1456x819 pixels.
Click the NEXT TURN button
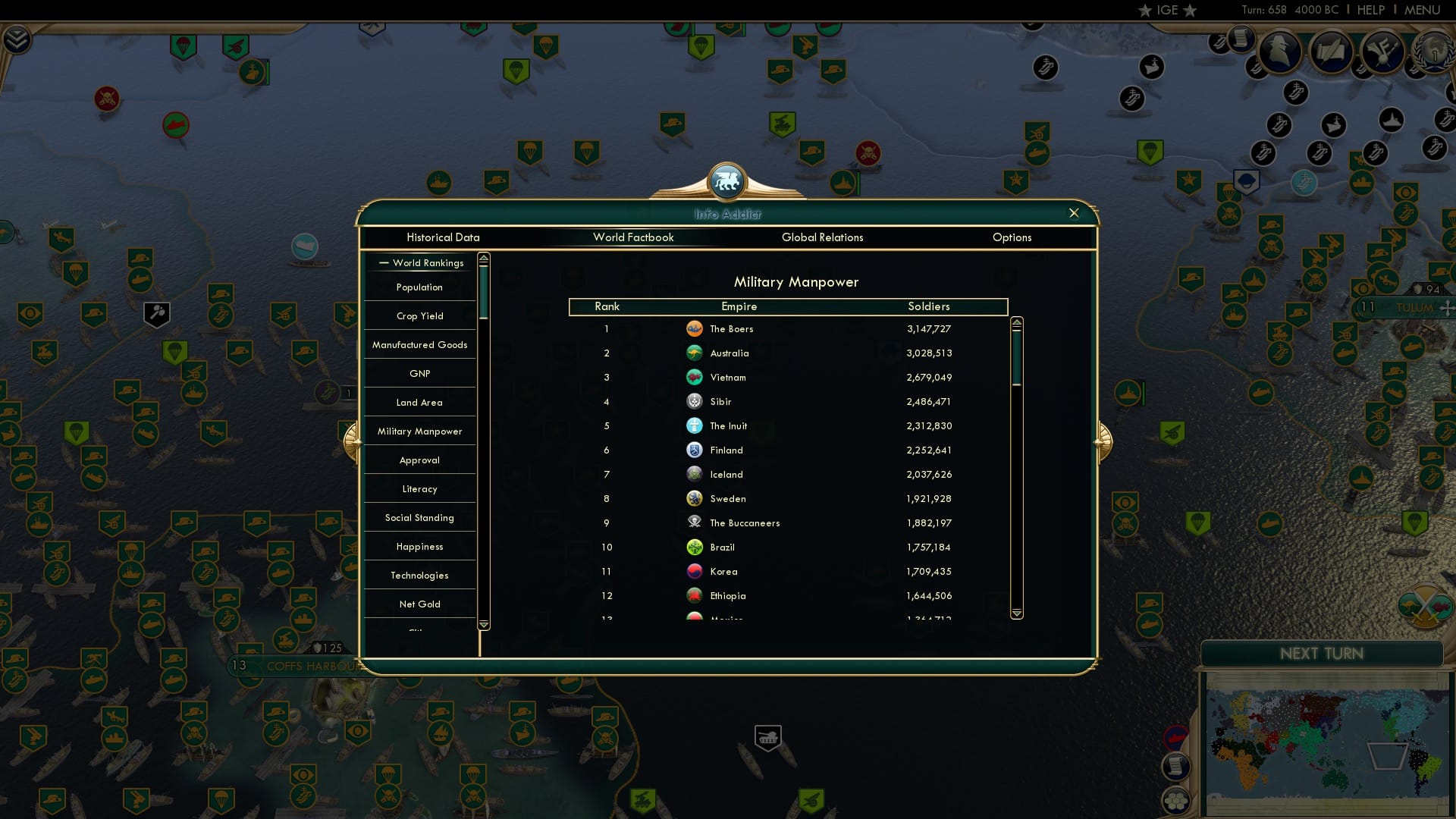point(1322,654)
